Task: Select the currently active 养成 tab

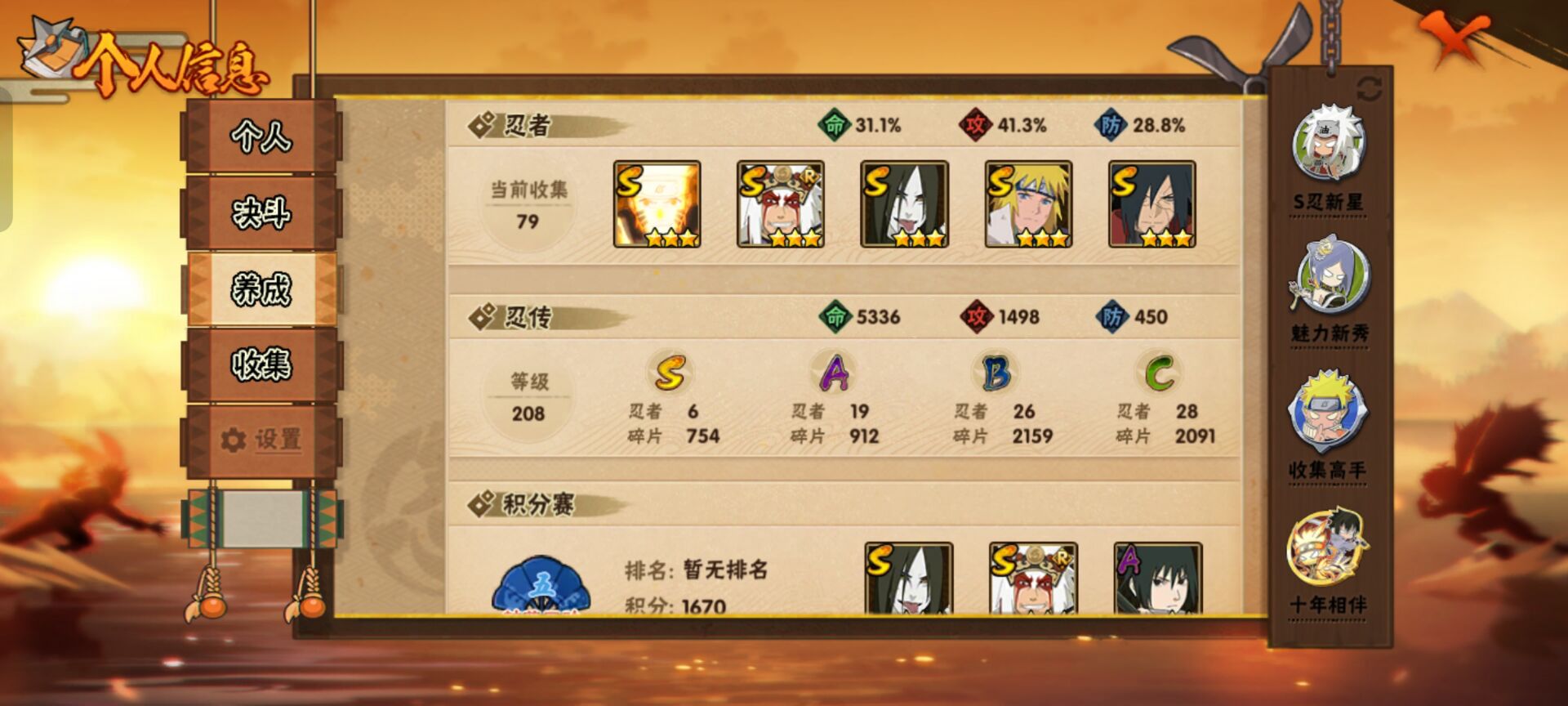Action: click(261, 288)
